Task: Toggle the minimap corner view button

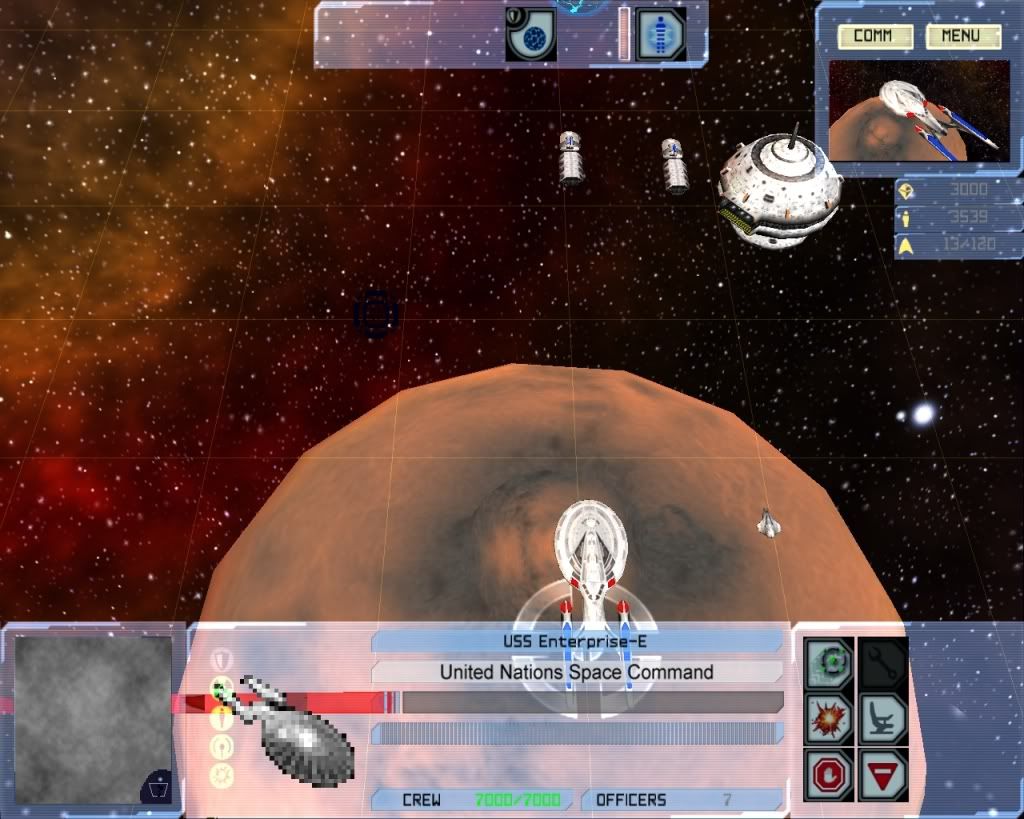Action: click(158, 787)
